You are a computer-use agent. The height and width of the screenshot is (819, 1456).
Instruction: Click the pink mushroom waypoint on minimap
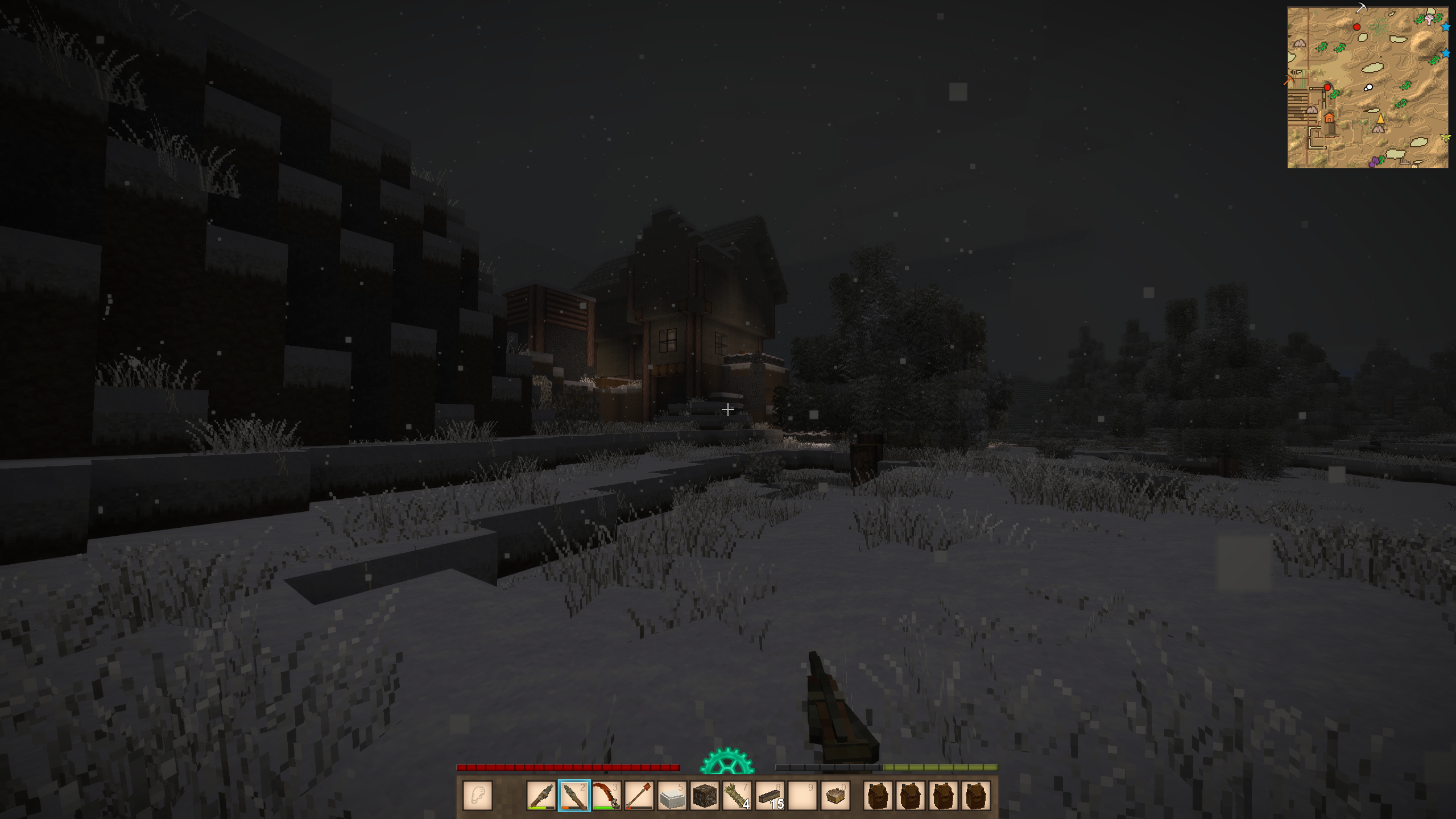1429,20
